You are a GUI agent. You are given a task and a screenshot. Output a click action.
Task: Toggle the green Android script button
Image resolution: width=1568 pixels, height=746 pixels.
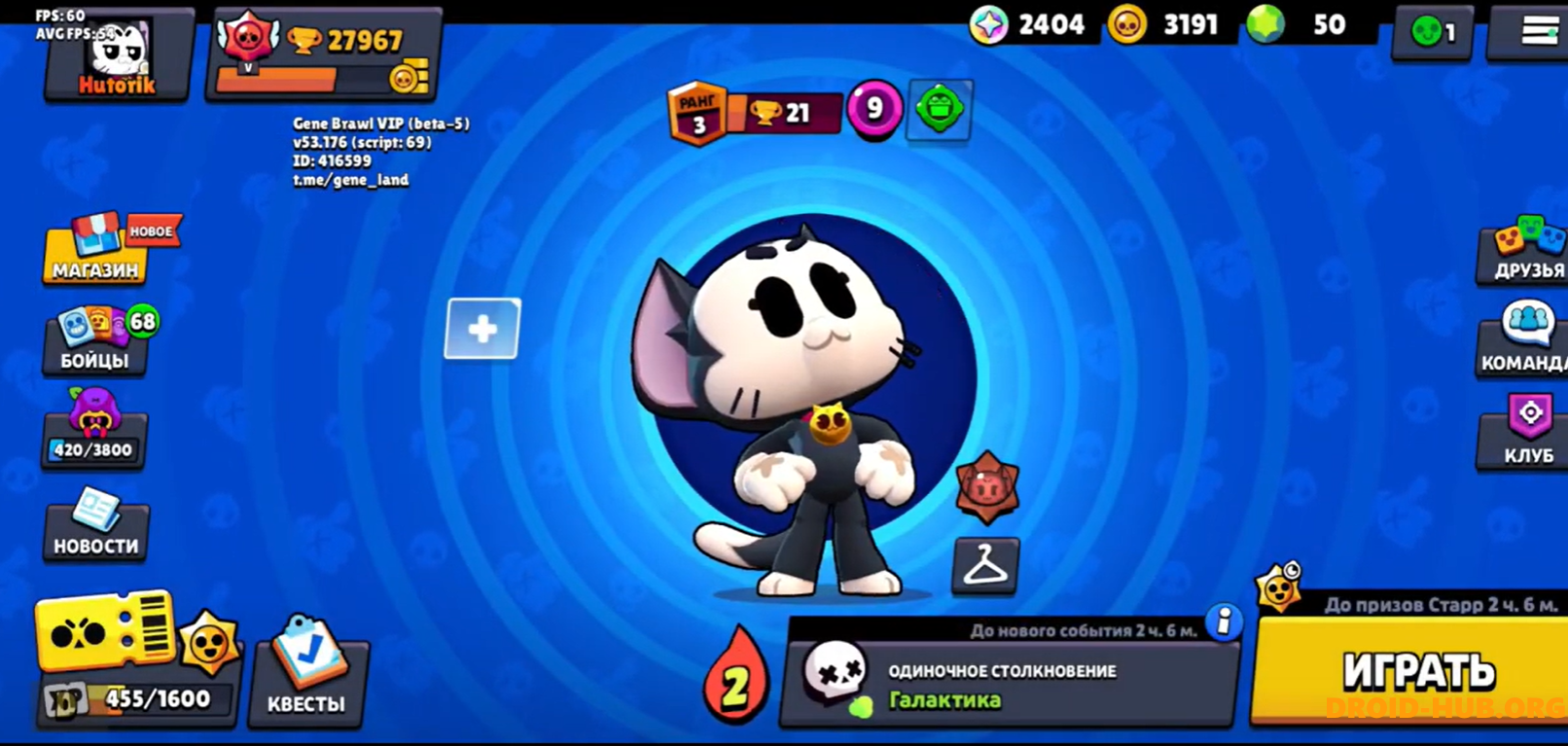point(937,110)
